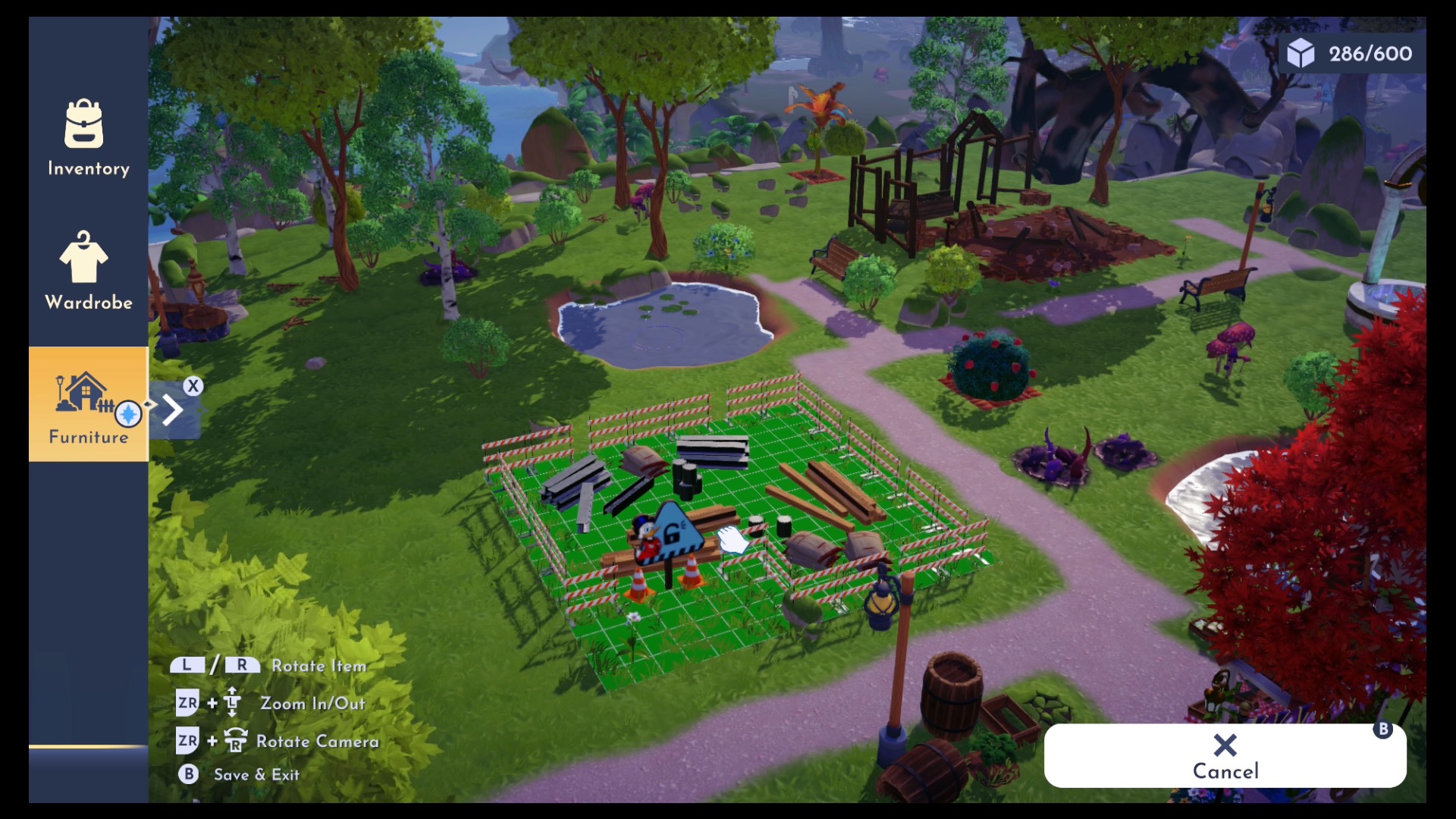The width and height of the screenshot is (1456, 819).
Task: Select the Furniture tab
Action: point(88,405)
